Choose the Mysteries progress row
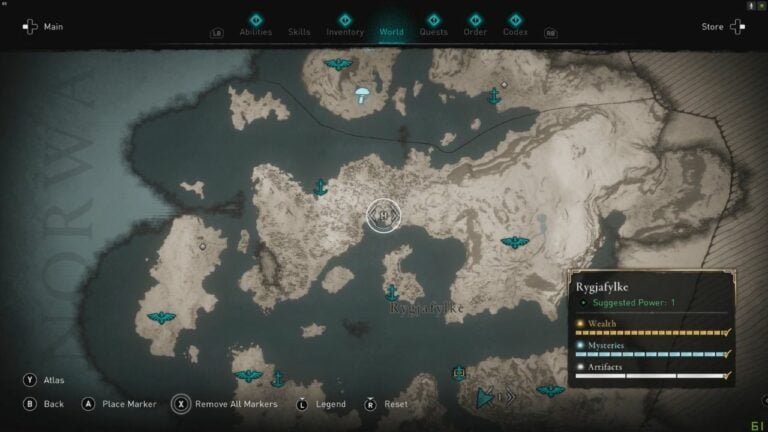This screenshot has width=768, height=432. pyautogui.click(x=652, y=350)
